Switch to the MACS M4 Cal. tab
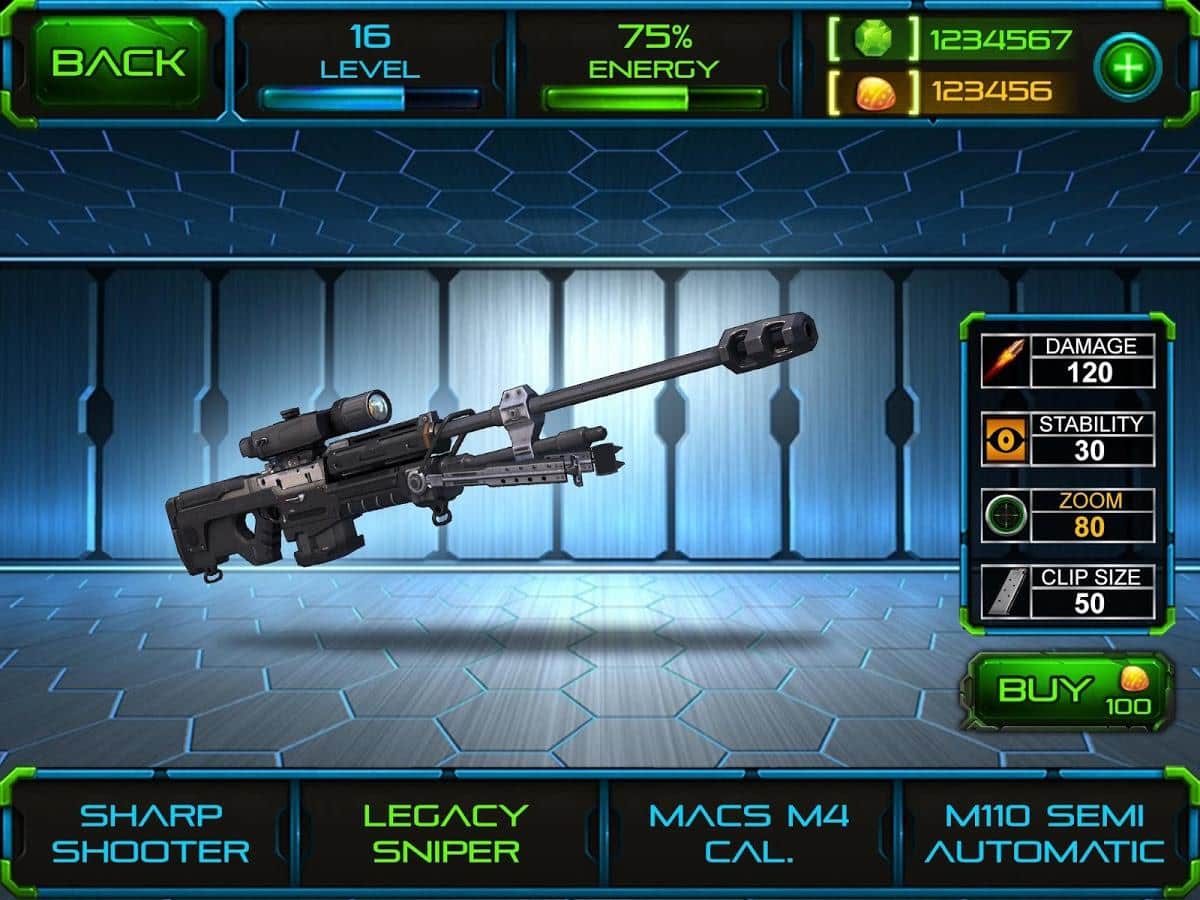Image resolution: width=1200 pixels, height=900 pixels. (x=748, y=833)
